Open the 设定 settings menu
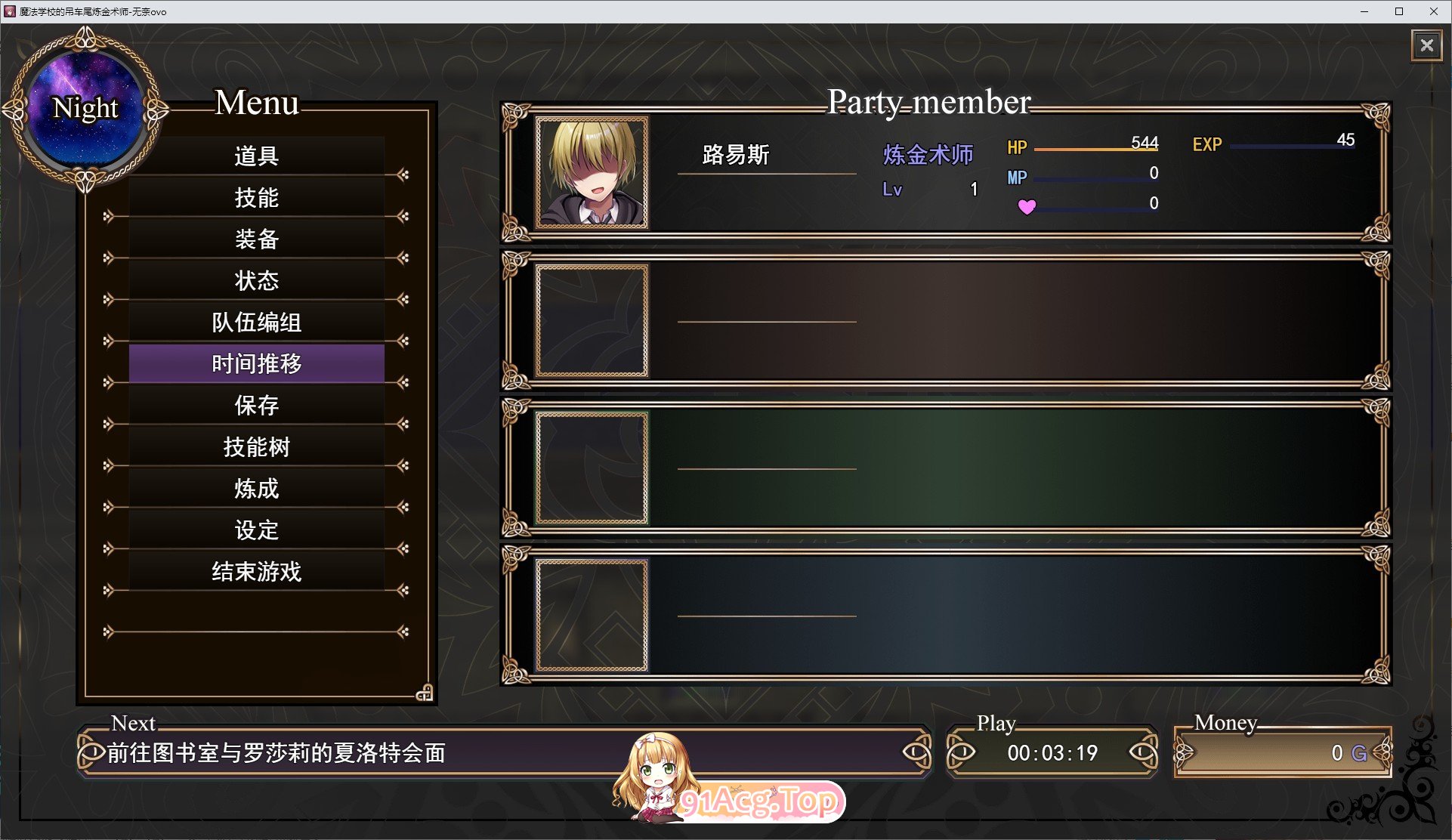This screenshot has width=1452, height=840. click(256, 530)
